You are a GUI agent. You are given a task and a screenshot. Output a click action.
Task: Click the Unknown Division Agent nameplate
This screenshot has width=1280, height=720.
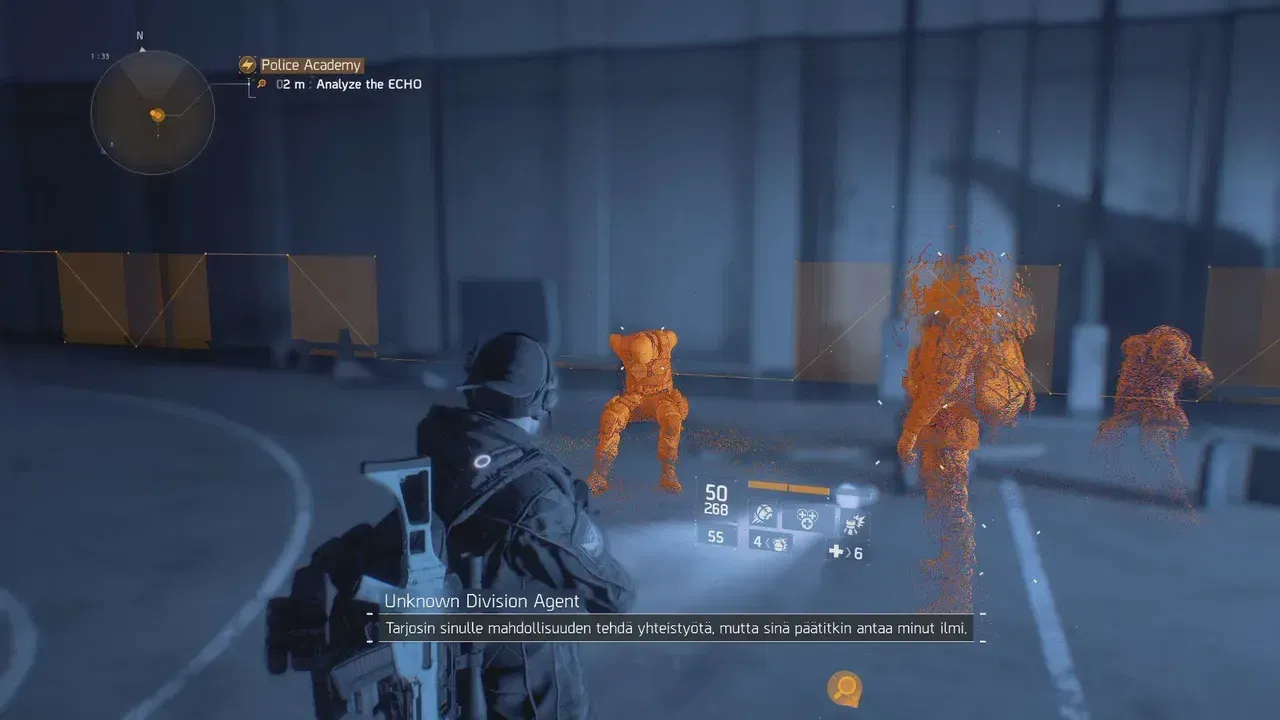pyautogui.click(x=483, y=601)
